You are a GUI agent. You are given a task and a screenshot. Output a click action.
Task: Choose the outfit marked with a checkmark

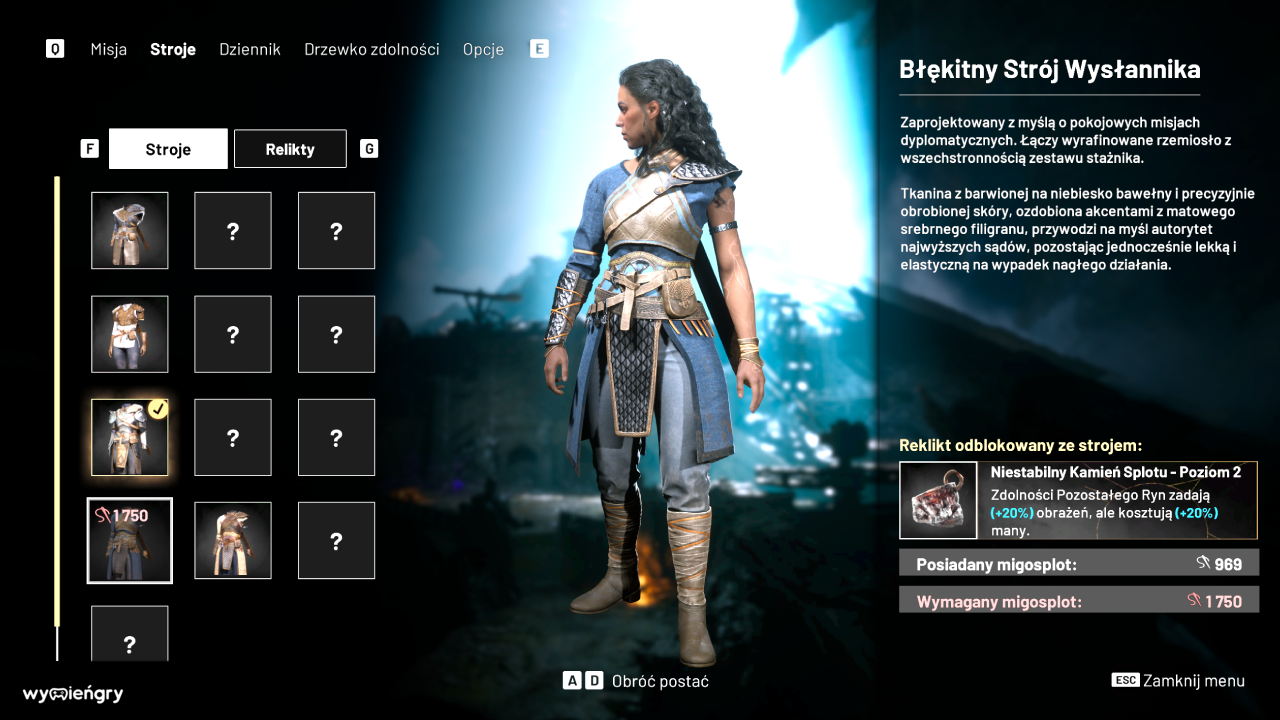[x=130, y=437]
